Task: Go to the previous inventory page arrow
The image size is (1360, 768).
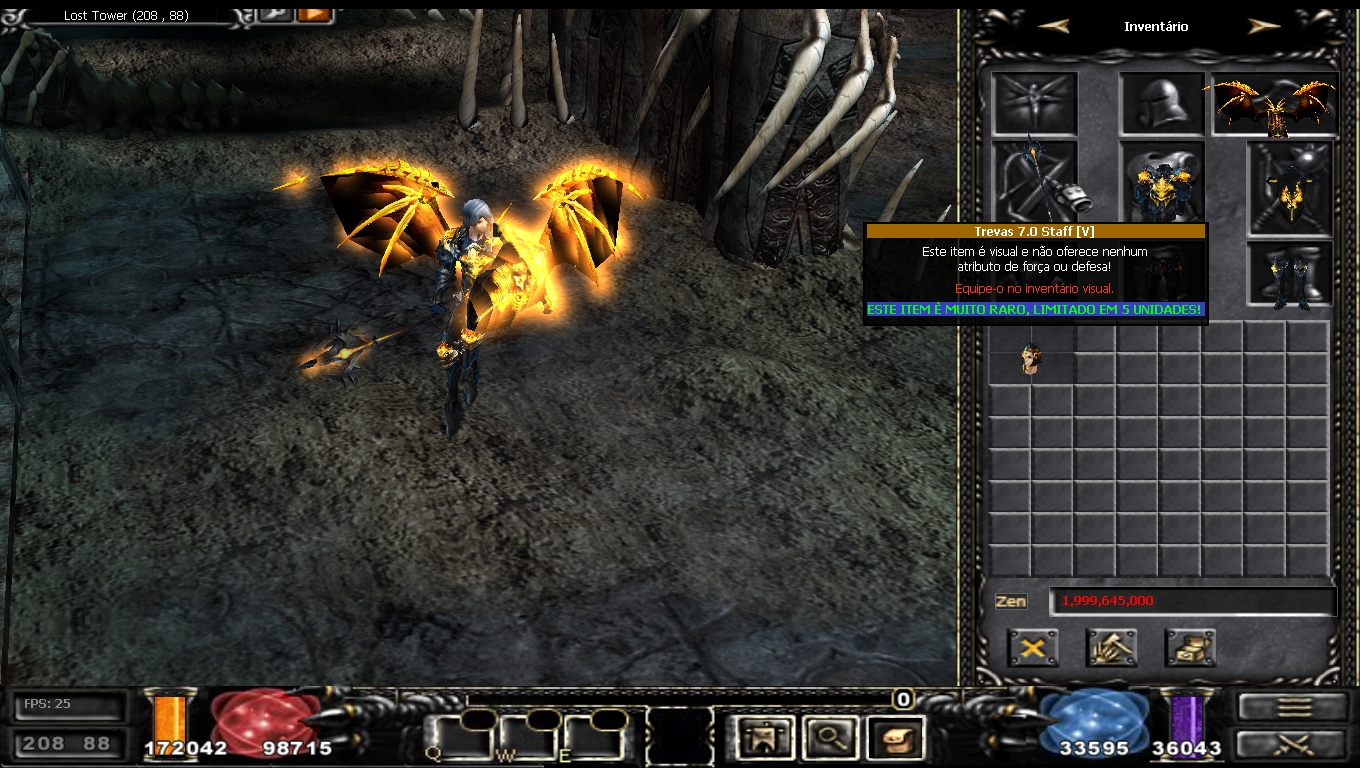Action: point(1053,27)
